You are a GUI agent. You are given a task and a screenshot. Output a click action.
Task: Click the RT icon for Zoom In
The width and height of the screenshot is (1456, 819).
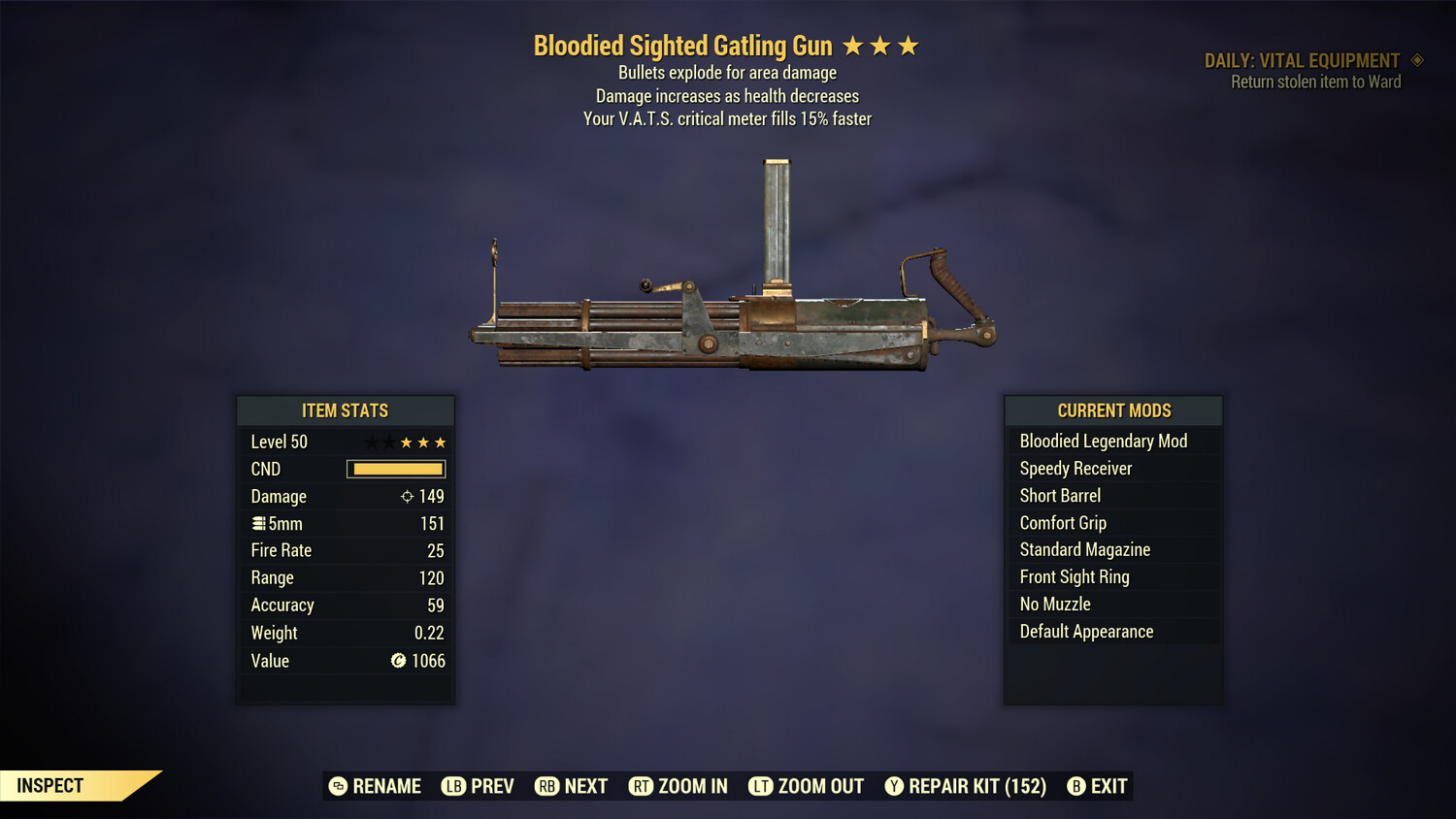[642, 786]
